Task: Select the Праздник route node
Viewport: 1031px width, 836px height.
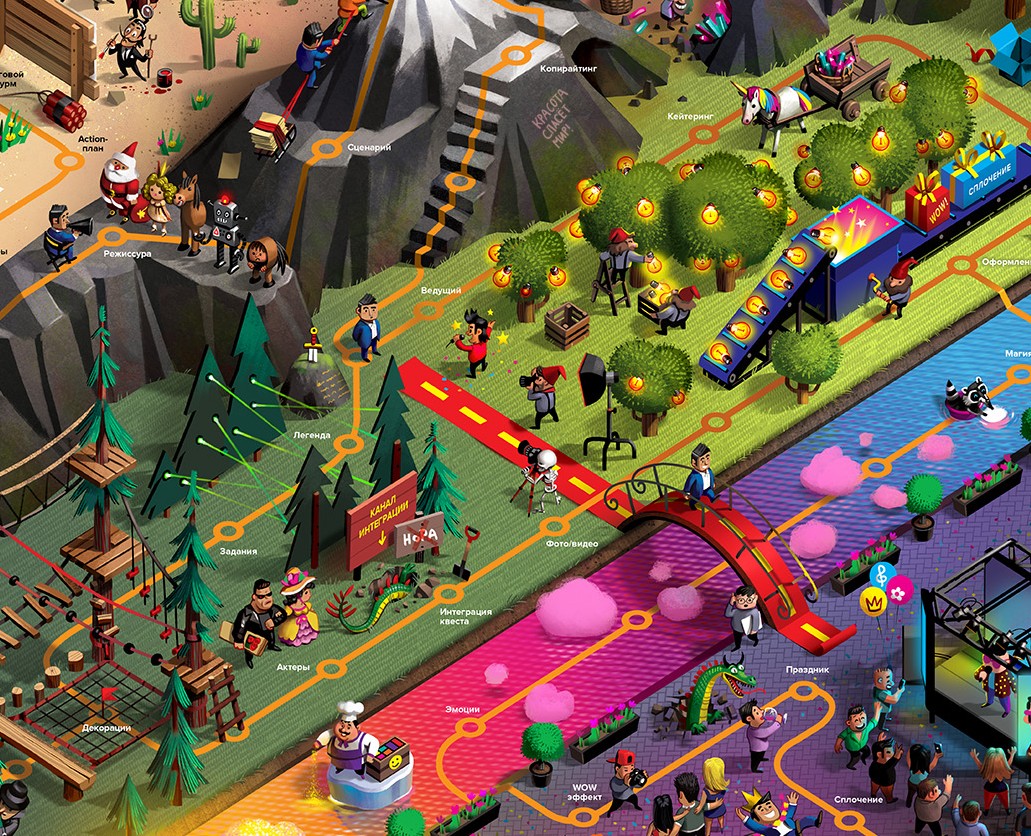Action: [x=801, y=690]
